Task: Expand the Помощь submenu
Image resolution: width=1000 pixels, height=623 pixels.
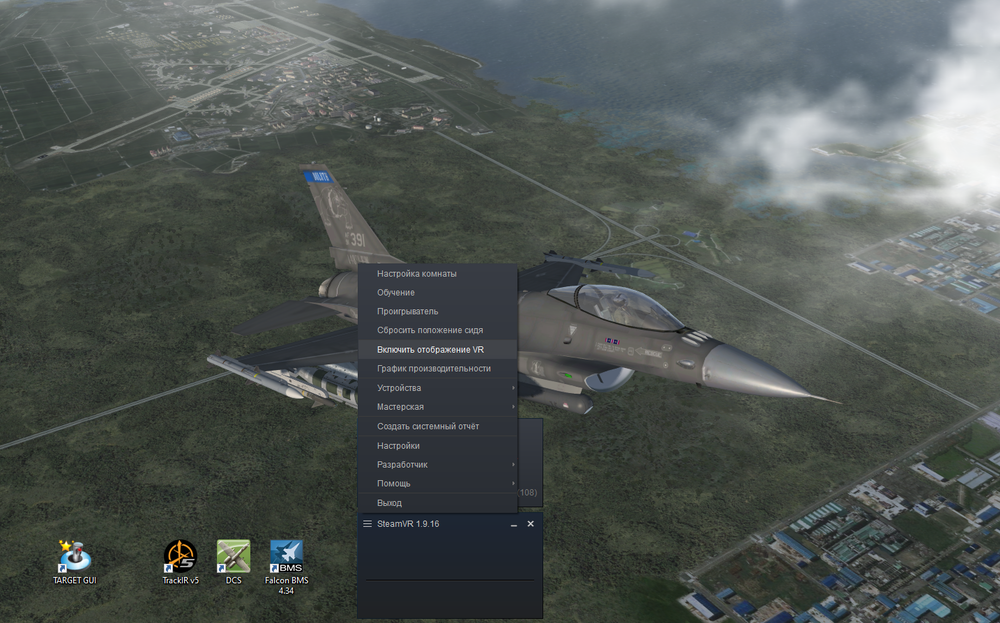Action: pos(394,484)
